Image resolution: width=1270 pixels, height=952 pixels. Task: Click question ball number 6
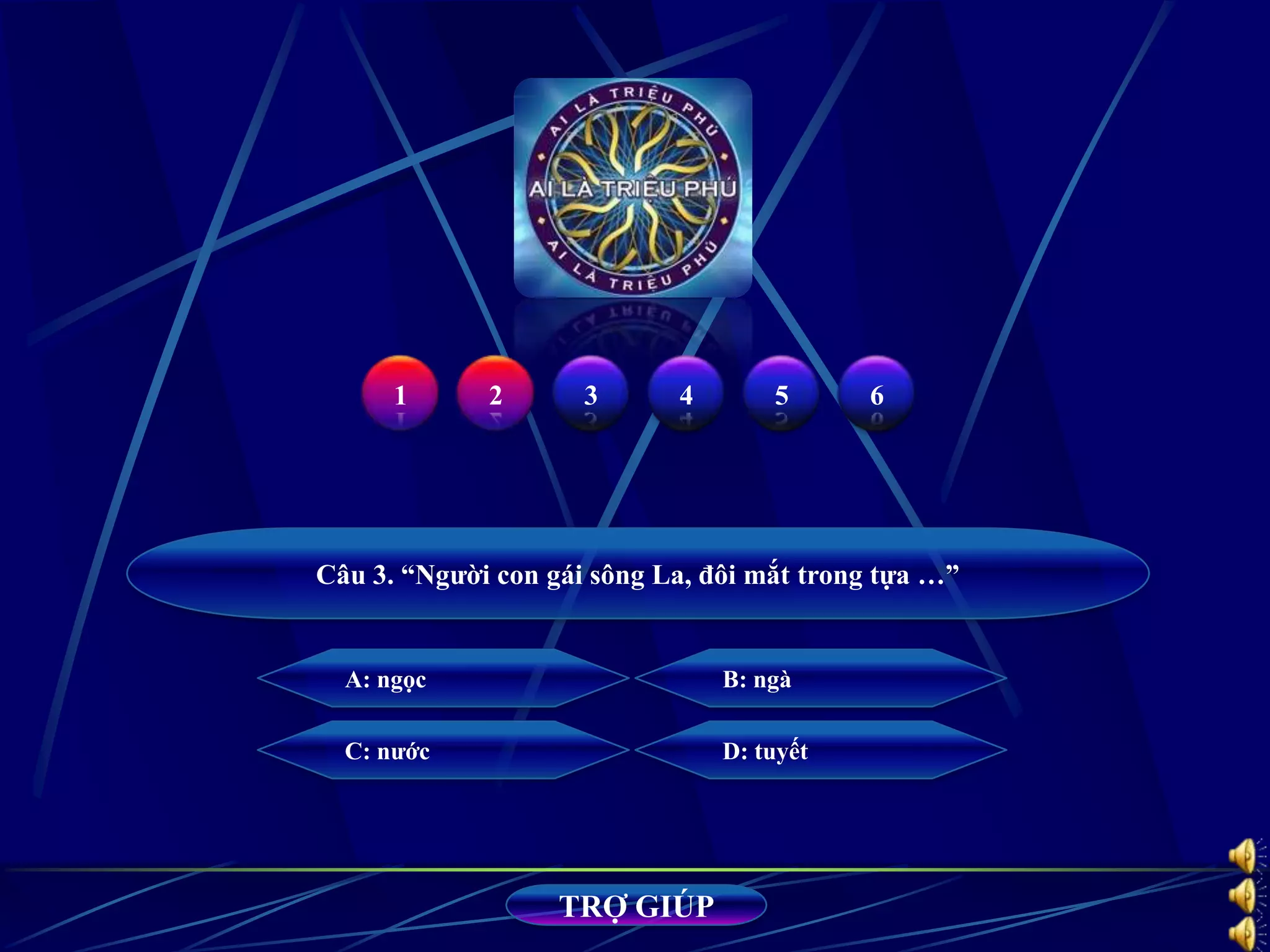pyautogui.click(x=876, y=394)
